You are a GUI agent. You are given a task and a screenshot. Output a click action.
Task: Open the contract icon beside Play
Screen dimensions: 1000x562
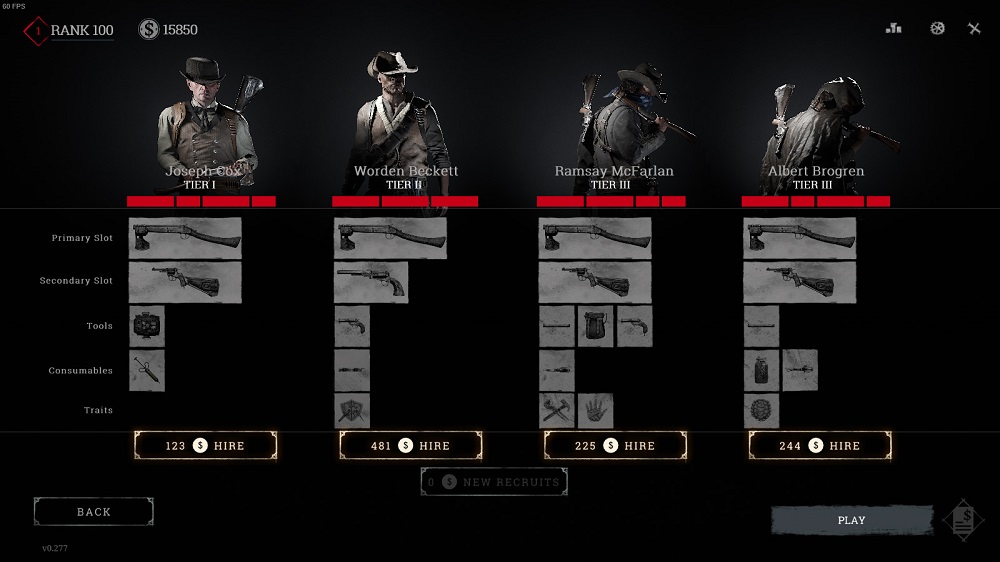[x=963, y=521]
